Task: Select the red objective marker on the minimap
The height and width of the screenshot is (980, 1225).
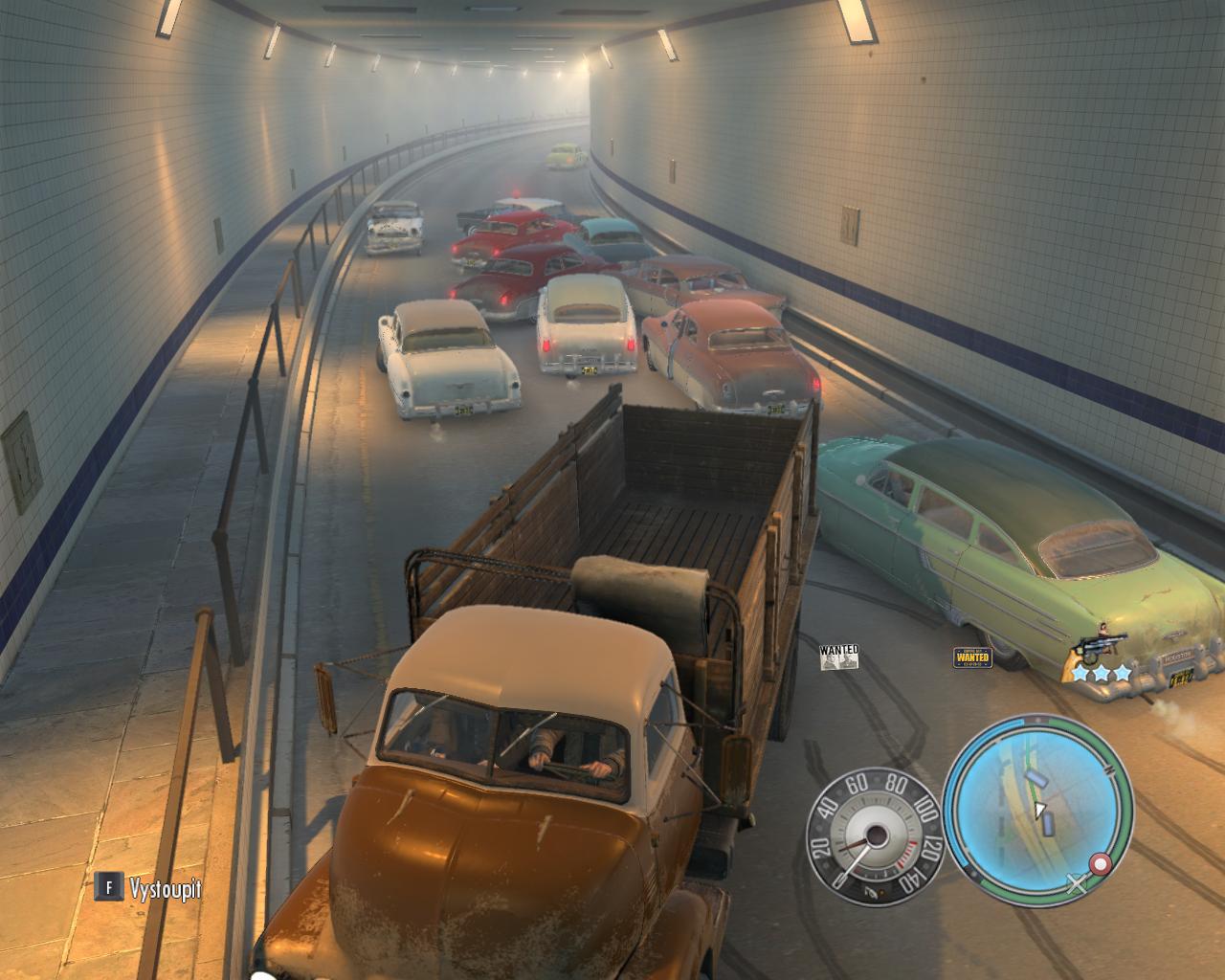Action: 1101,864
